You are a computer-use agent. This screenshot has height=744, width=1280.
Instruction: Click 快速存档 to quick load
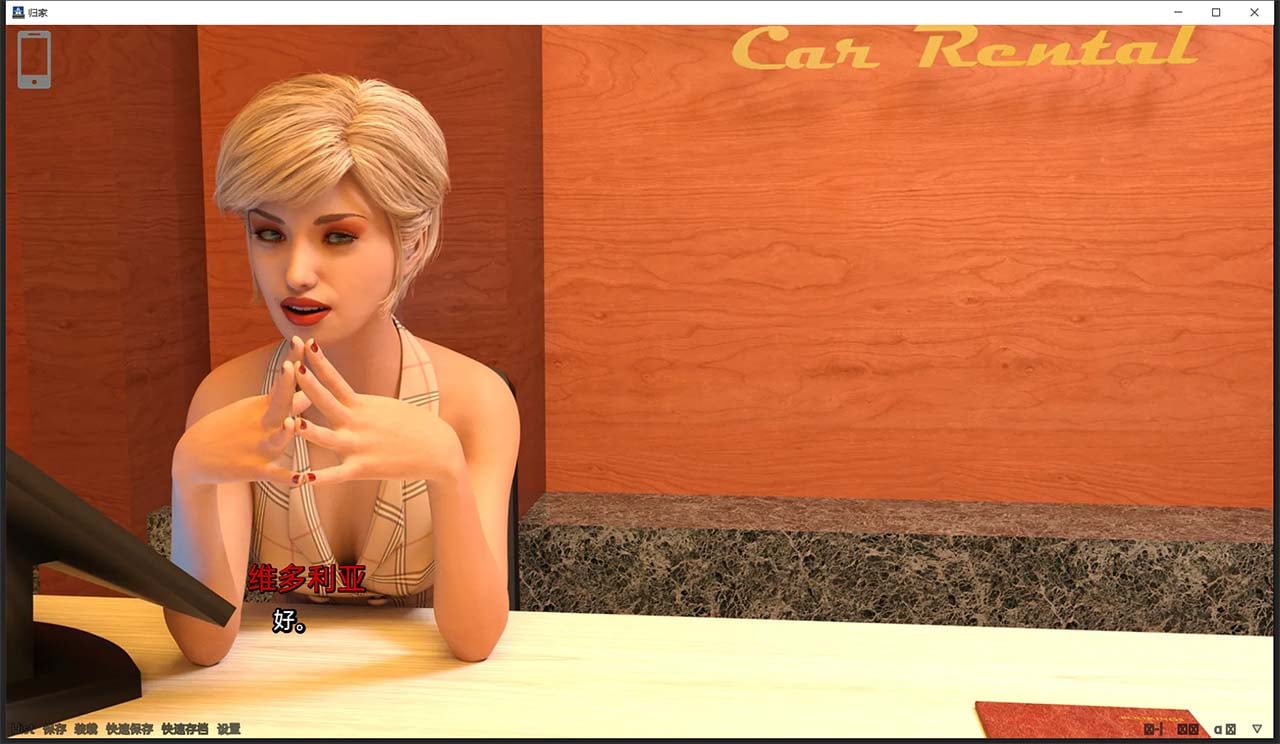[186, 730]
